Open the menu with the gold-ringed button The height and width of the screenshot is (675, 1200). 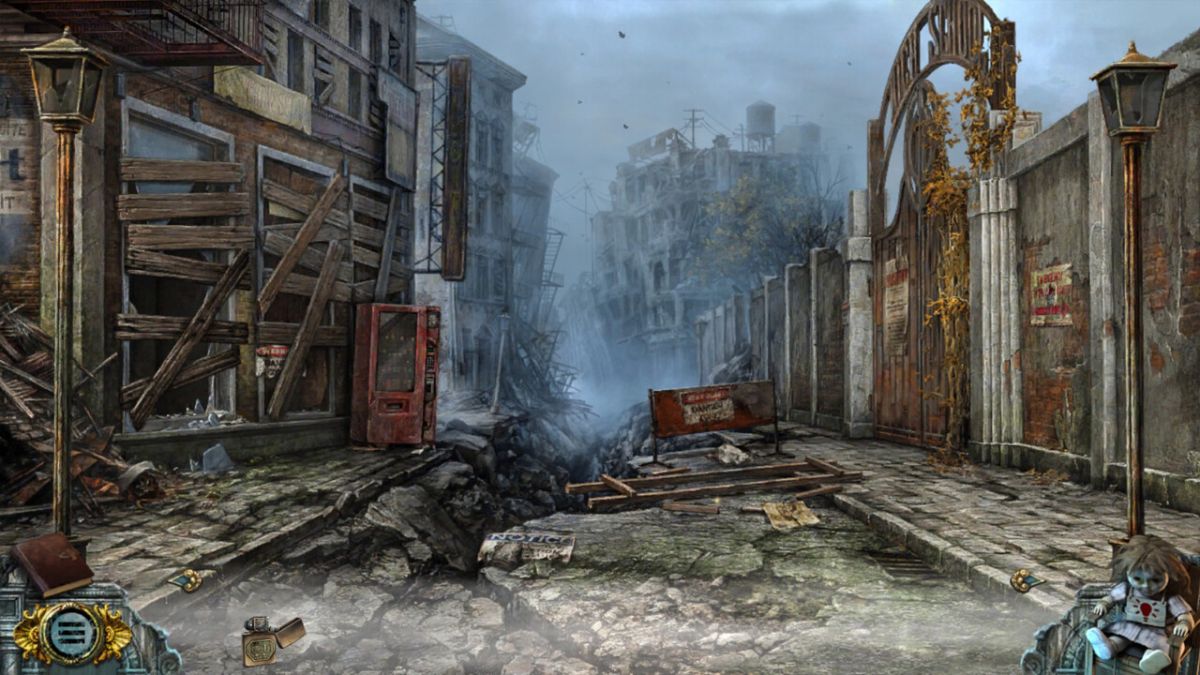[73, 632]
